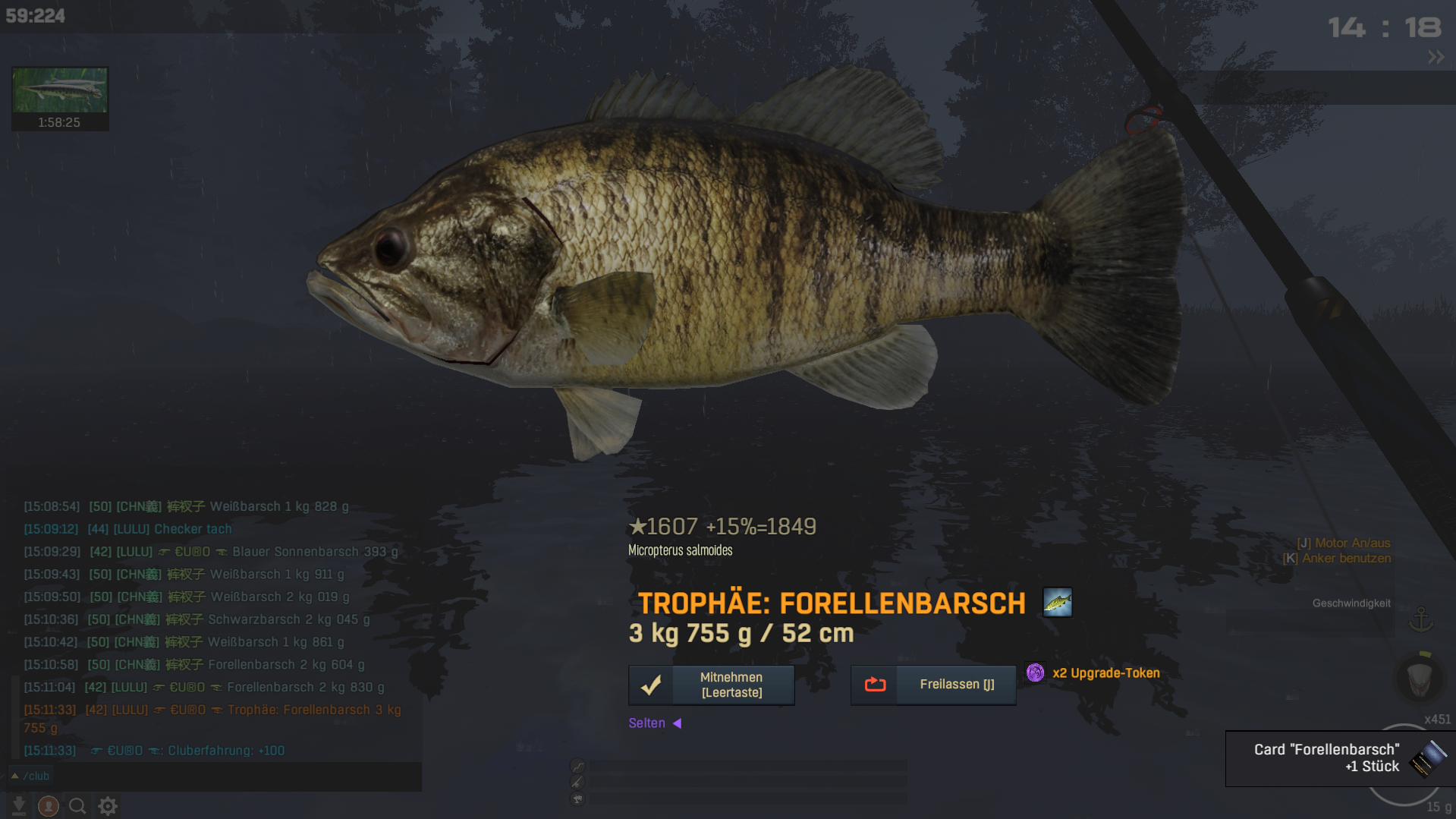
Task: Release the fish with Freilassen
Action: pos(932,685)
